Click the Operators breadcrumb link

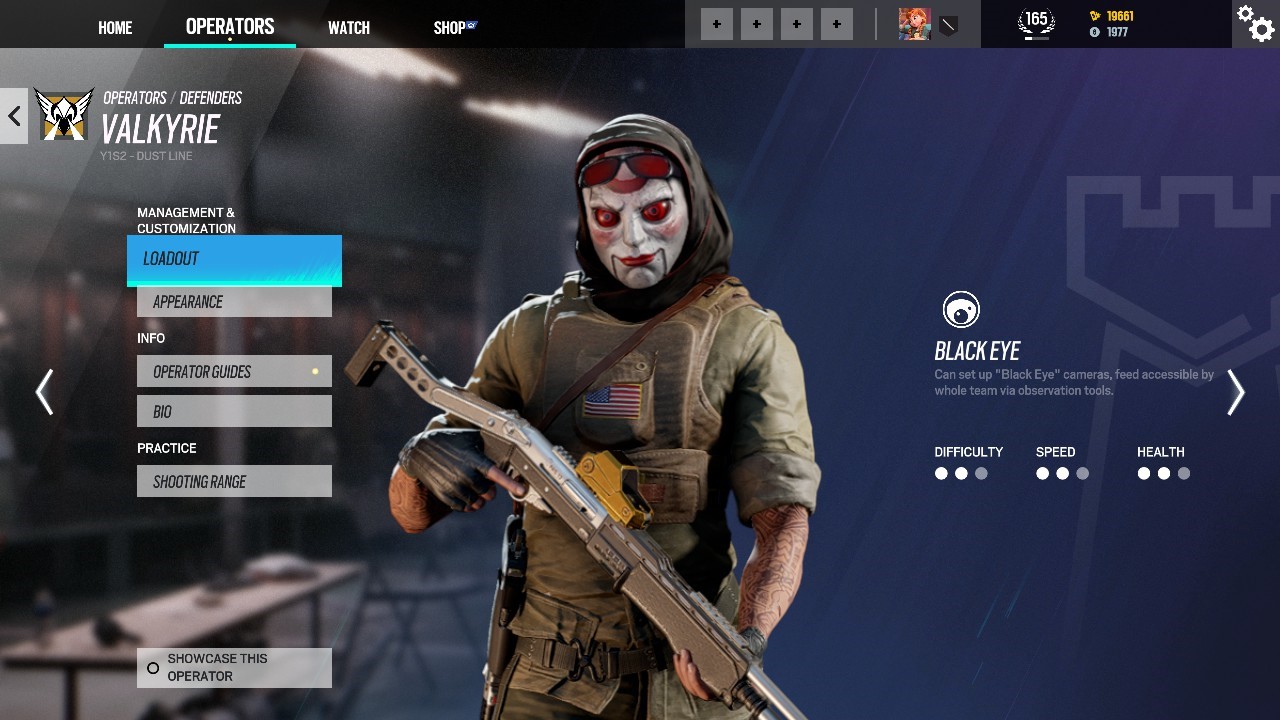(x=135, y=98)
